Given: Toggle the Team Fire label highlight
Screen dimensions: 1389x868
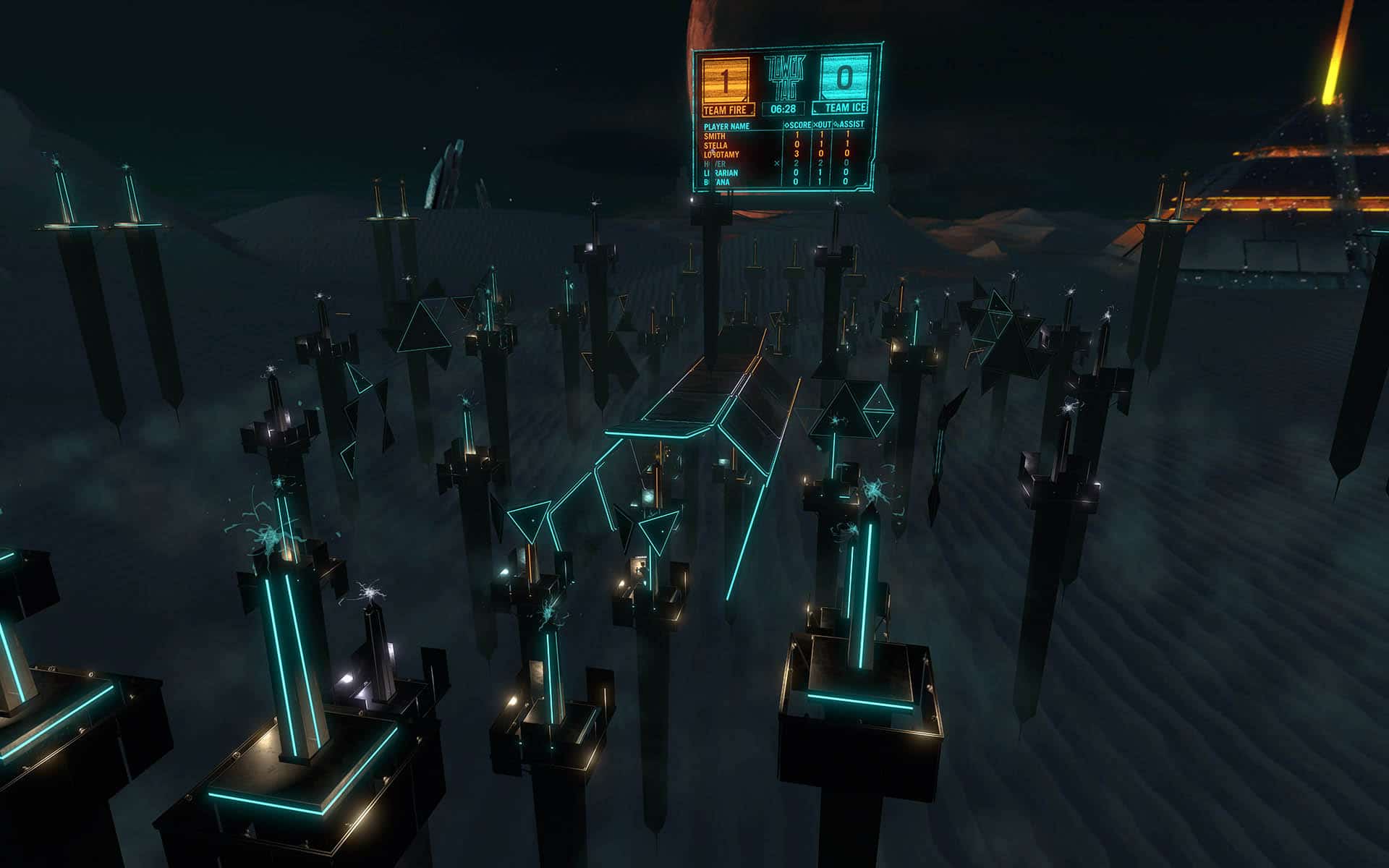Looking at the screenshot, I should coord(726,109).
